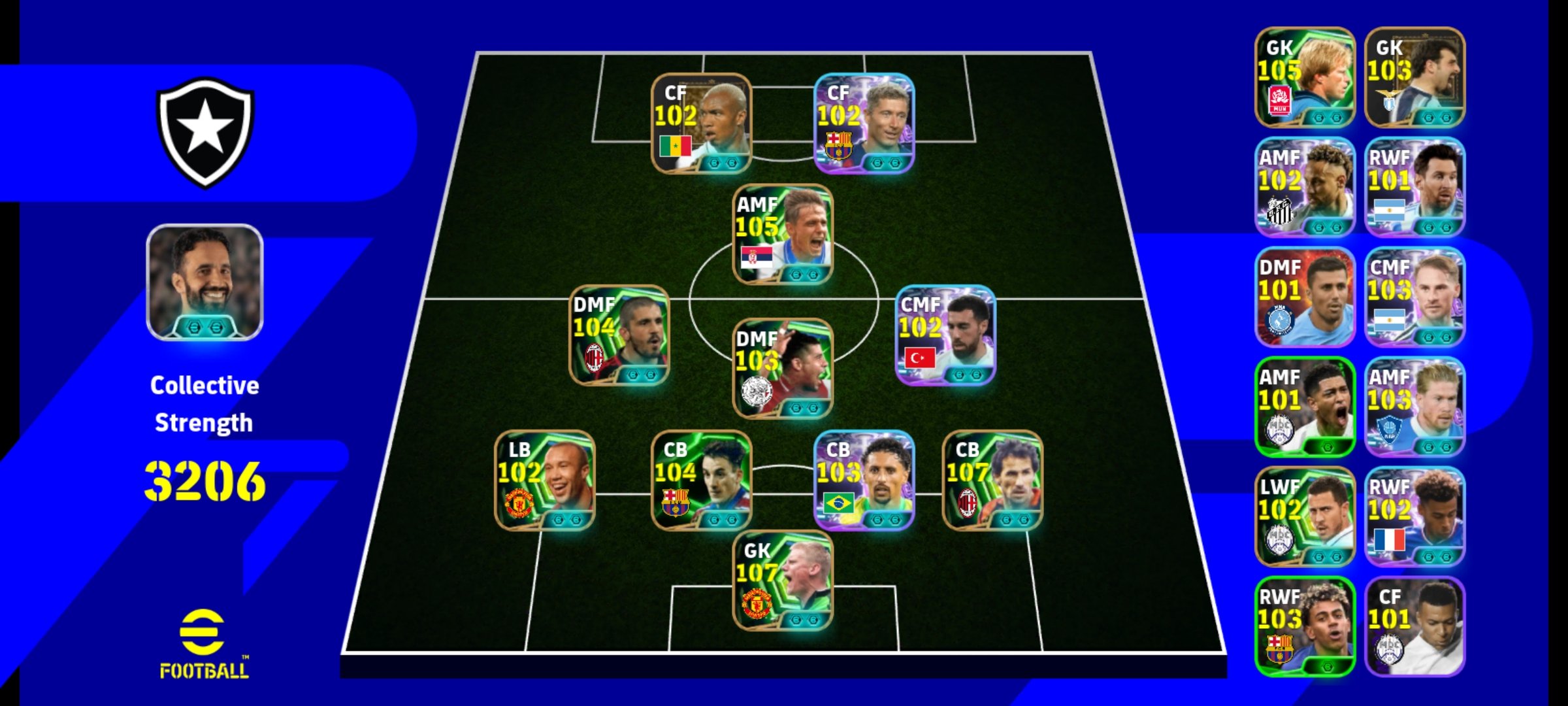This screenshot has width=1568, height=706.
Task: Select the CB 107 AC Milan card
Action: pyautogui.click(x=992, y=480)
